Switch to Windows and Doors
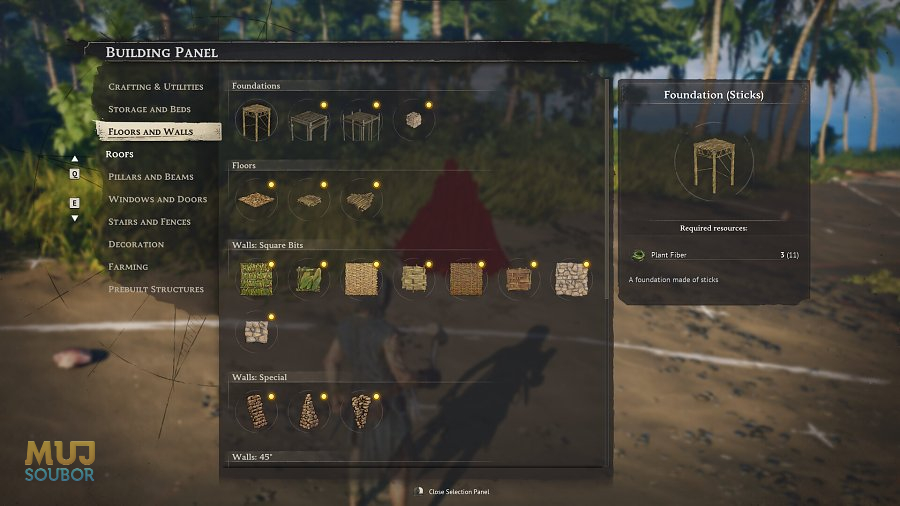The image size is (900, 506). coord(157,199)
